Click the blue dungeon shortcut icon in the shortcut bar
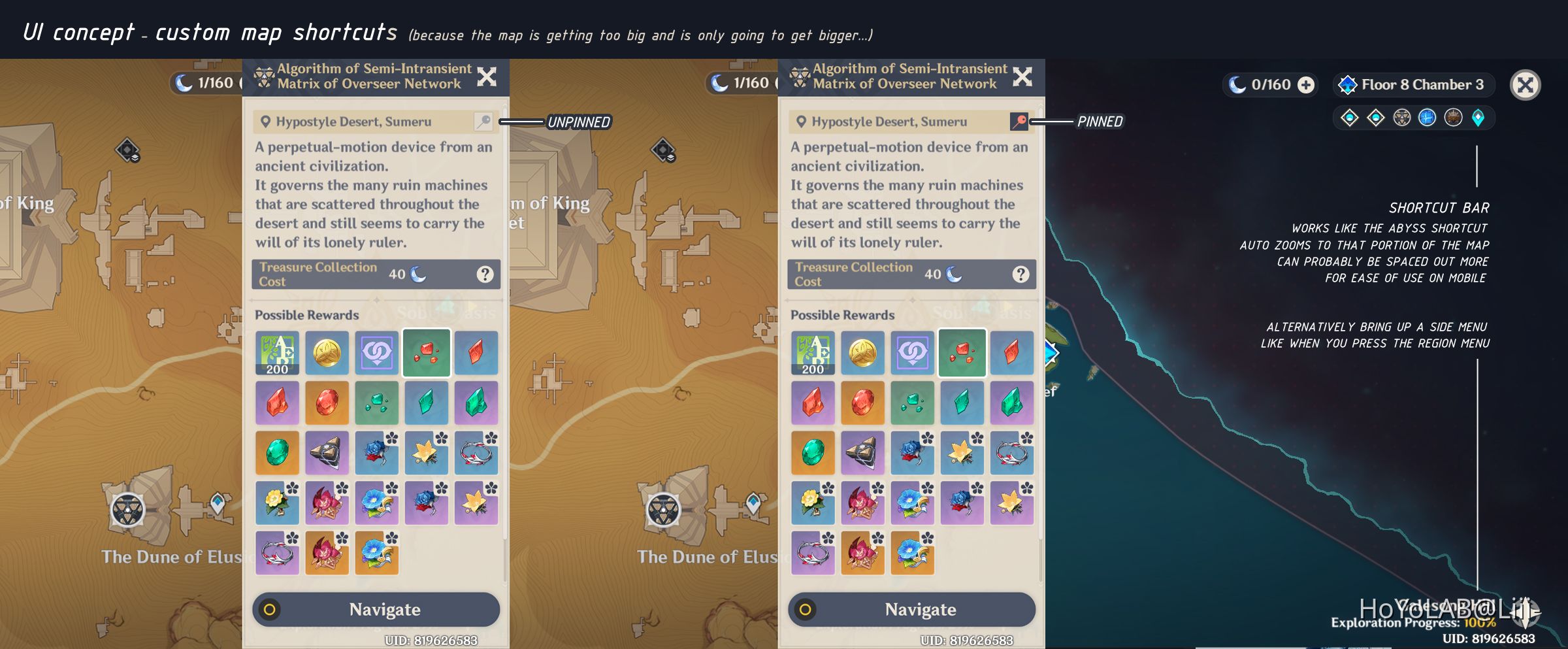 click(1427, 118)
